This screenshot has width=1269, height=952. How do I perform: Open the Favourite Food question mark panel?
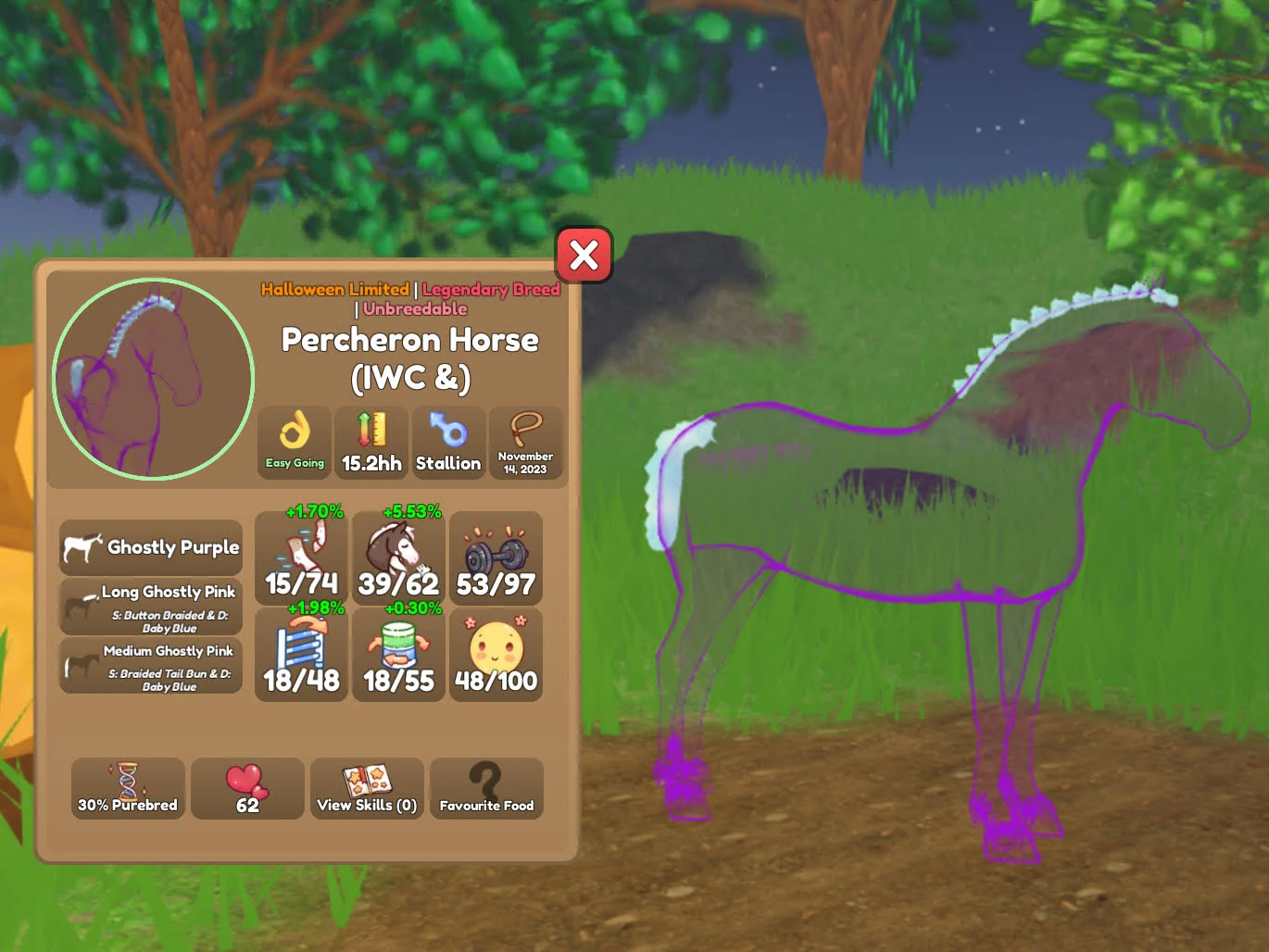[486, 788]
